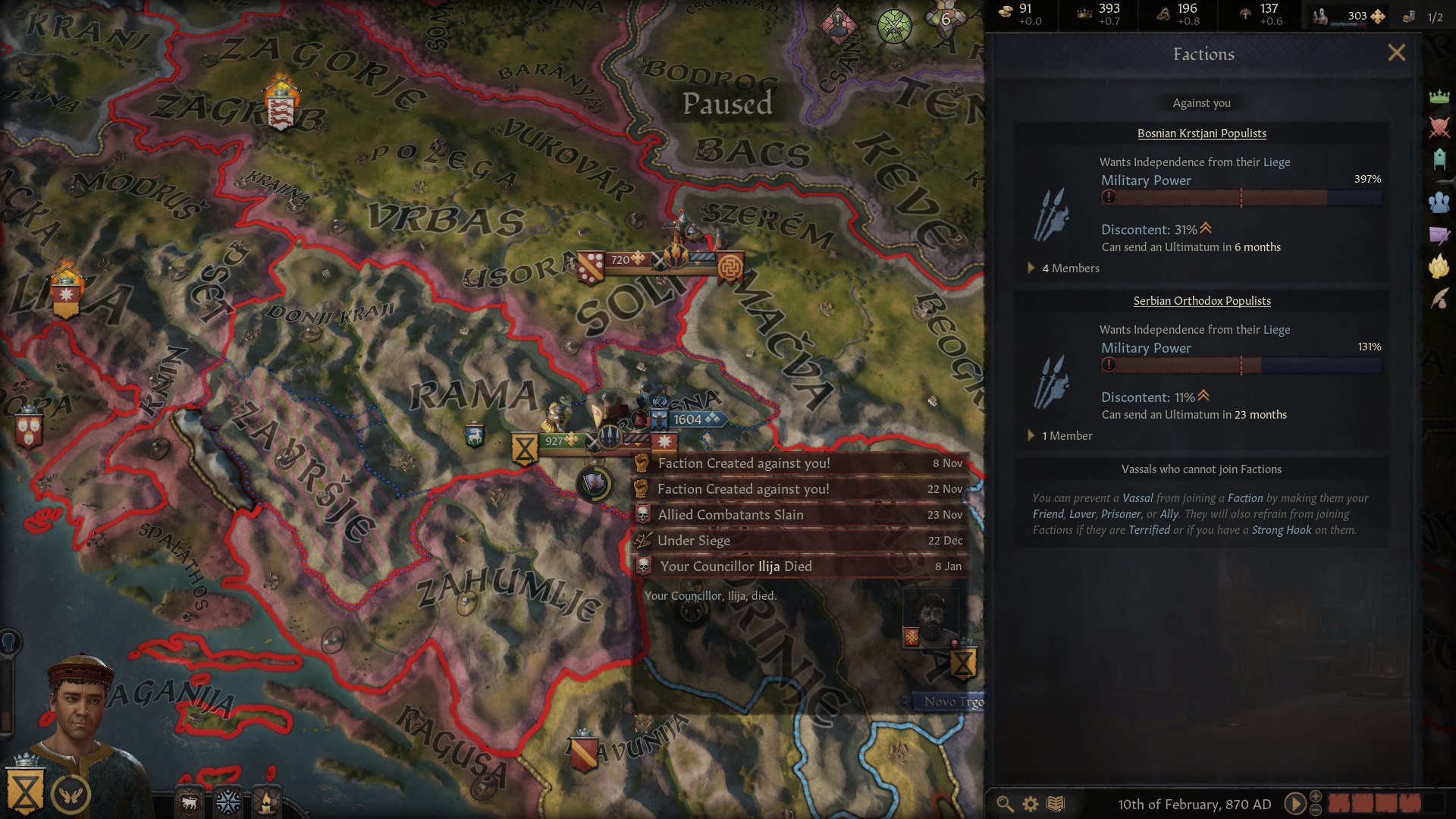Open the Bosnian Krstjani Populists faction

pyautogui.click(x=1201, y=133)
